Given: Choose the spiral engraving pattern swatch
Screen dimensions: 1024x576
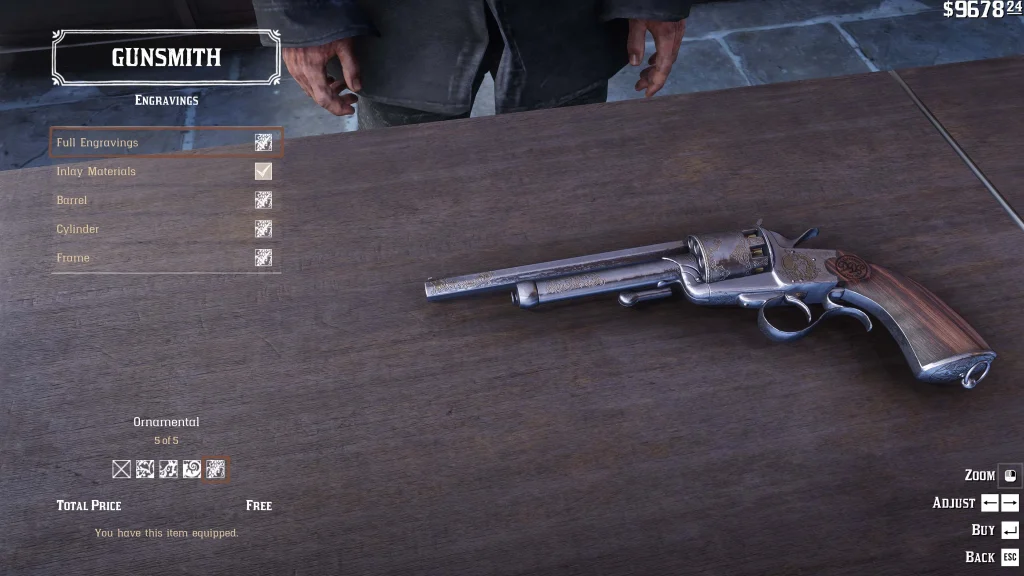Looking at the screenshot, I should [x=192, y=469].
